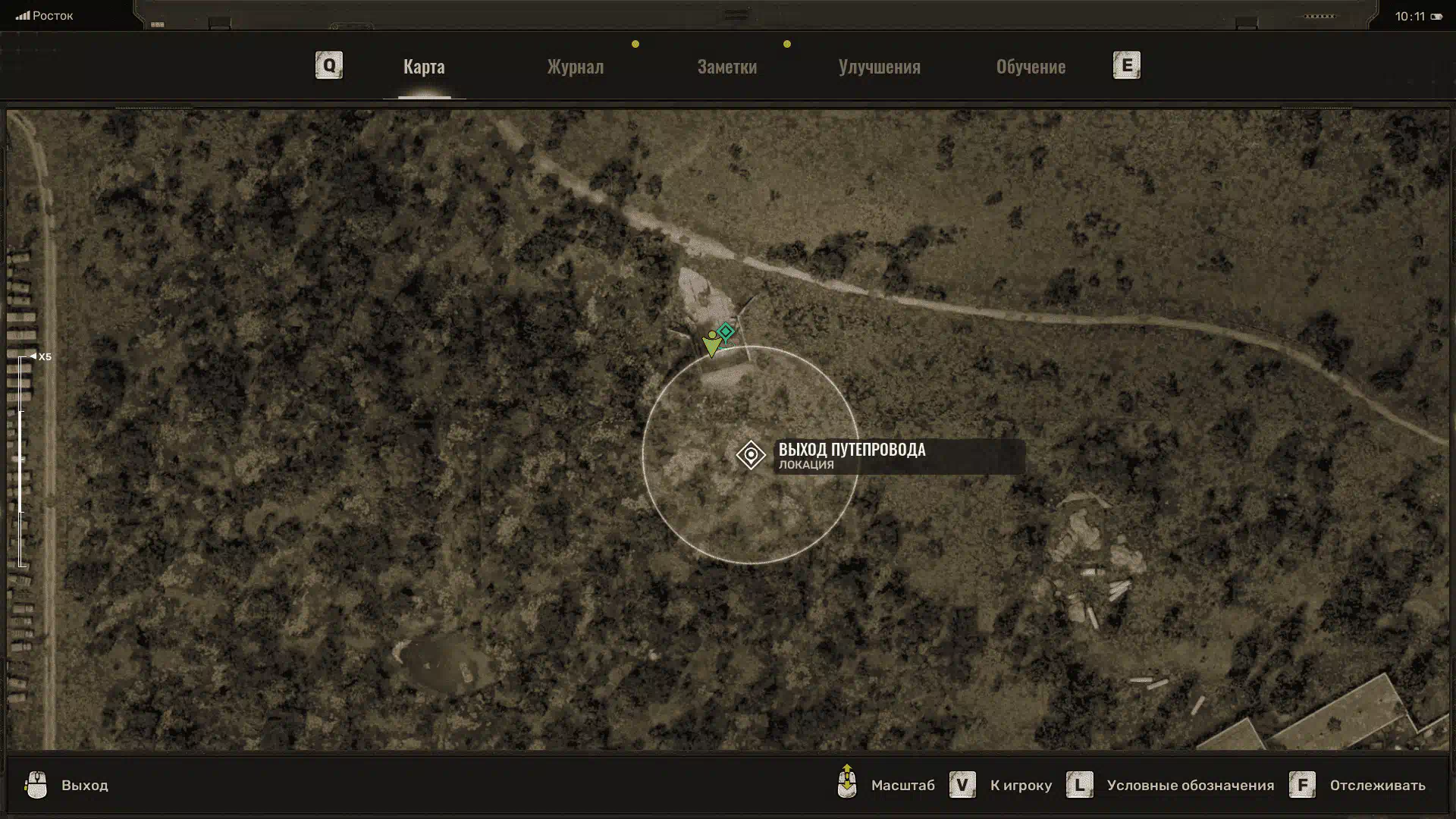The image size is (1456, 819).
Task: Open the Журнал tab
Action: tap(576, 67)
